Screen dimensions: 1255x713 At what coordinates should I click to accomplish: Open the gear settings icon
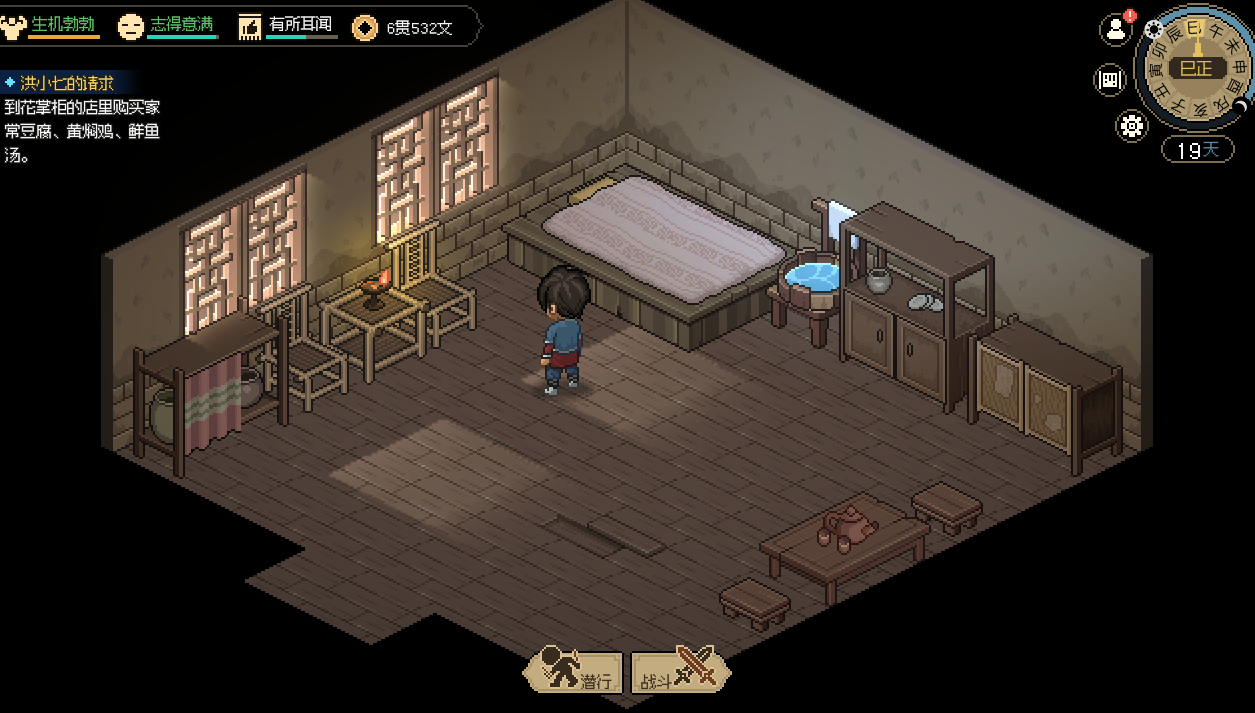pyautogui.click(x=1132, y=126)
